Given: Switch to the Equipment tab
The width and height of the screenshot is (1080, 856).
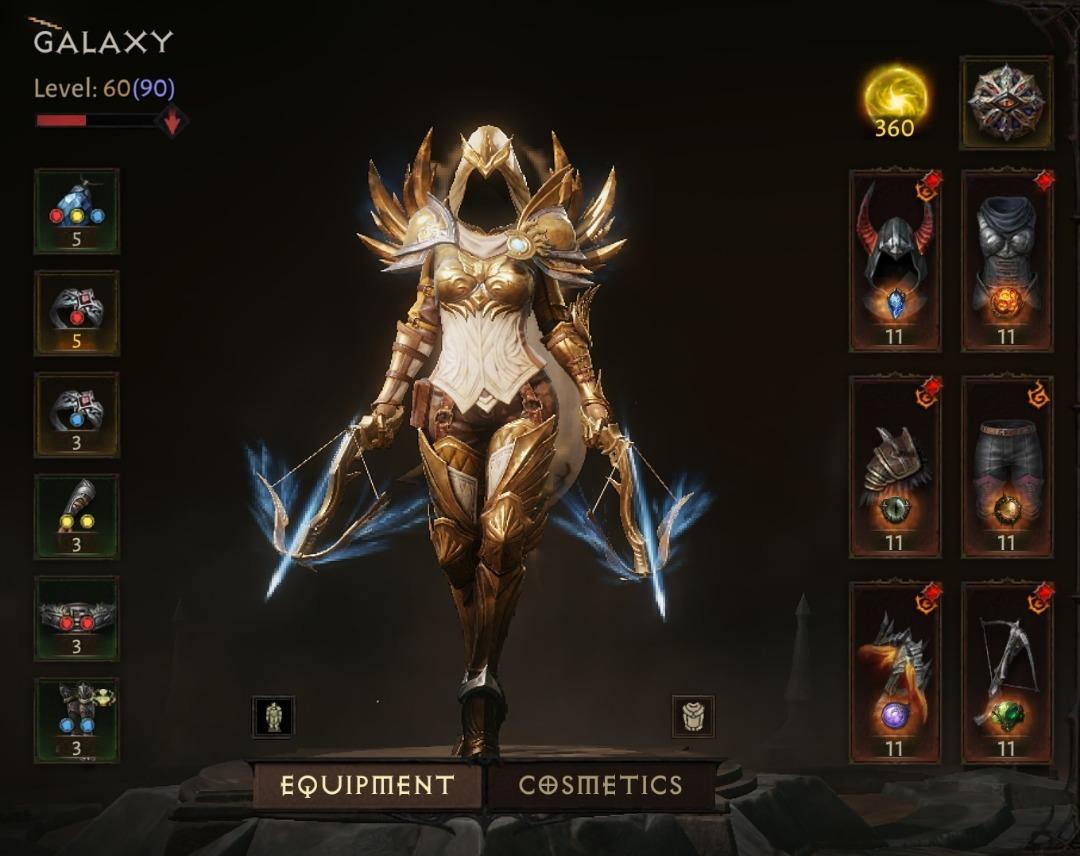Looking at the screenshot, I should pyautogui.click(x=367, y=785).
